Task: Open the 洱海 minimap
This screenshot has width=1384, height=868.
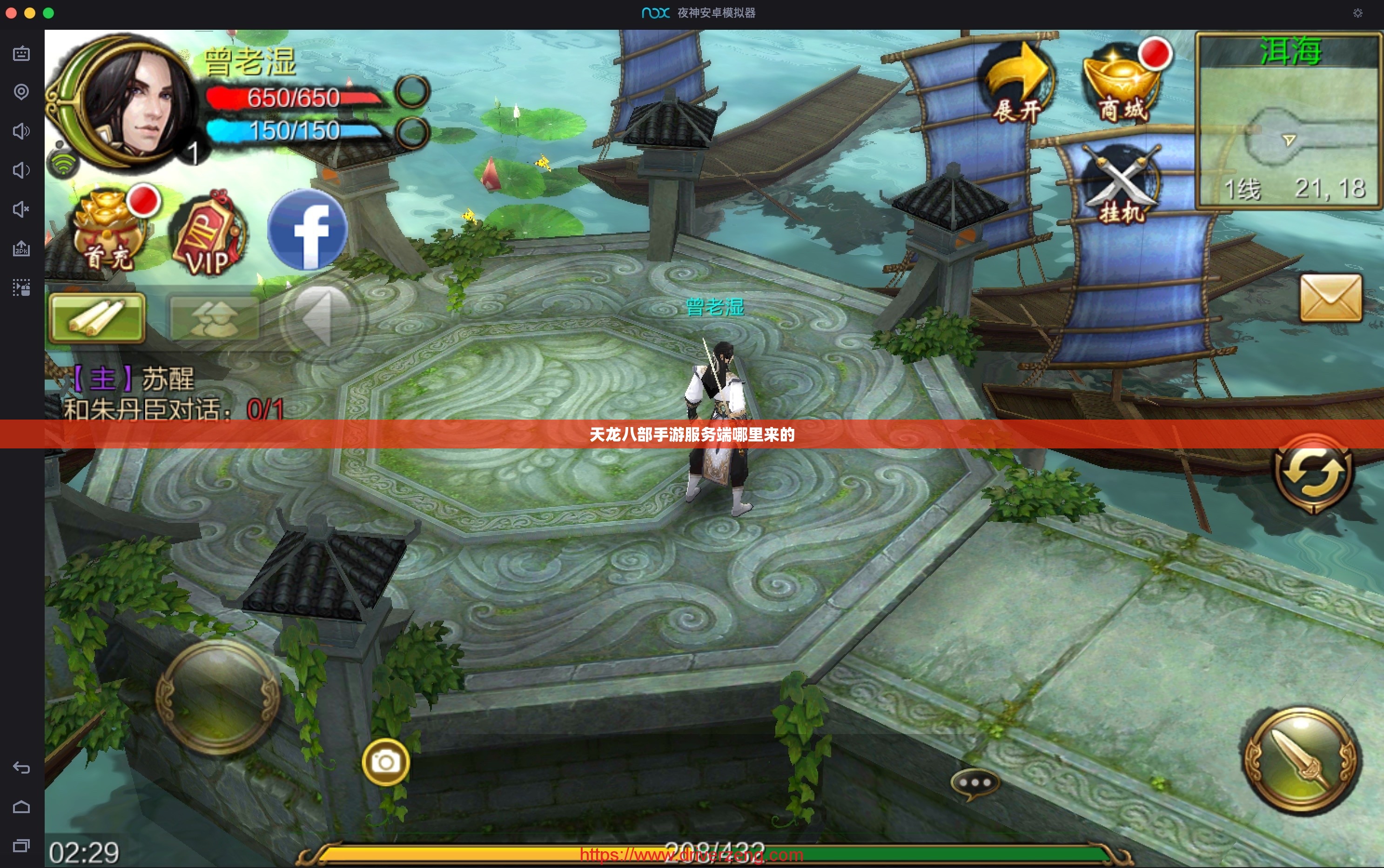Action: click(1289, 120)
